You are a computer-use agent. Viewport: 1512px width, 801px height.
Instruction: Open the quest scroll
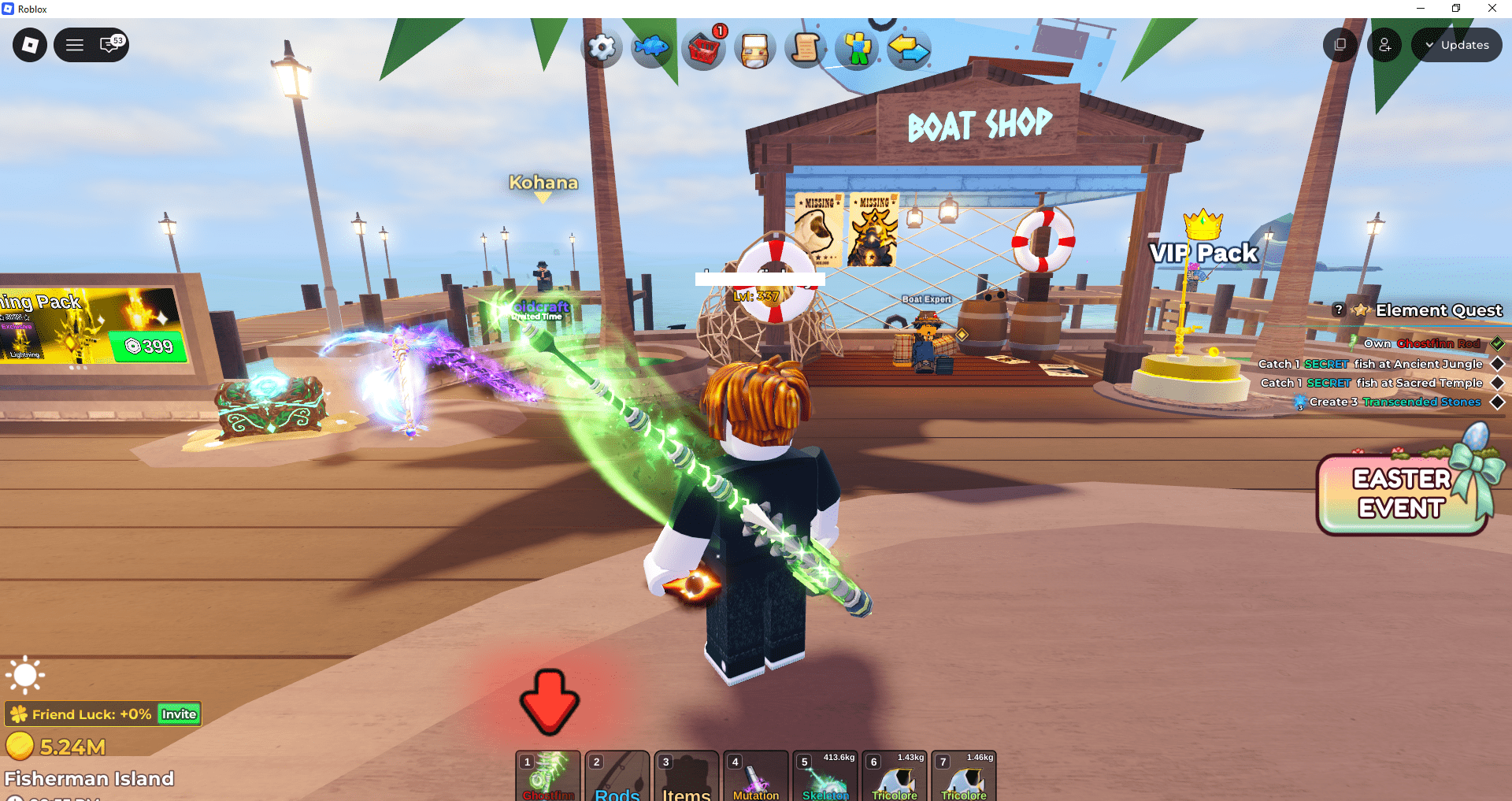(805, 48)
